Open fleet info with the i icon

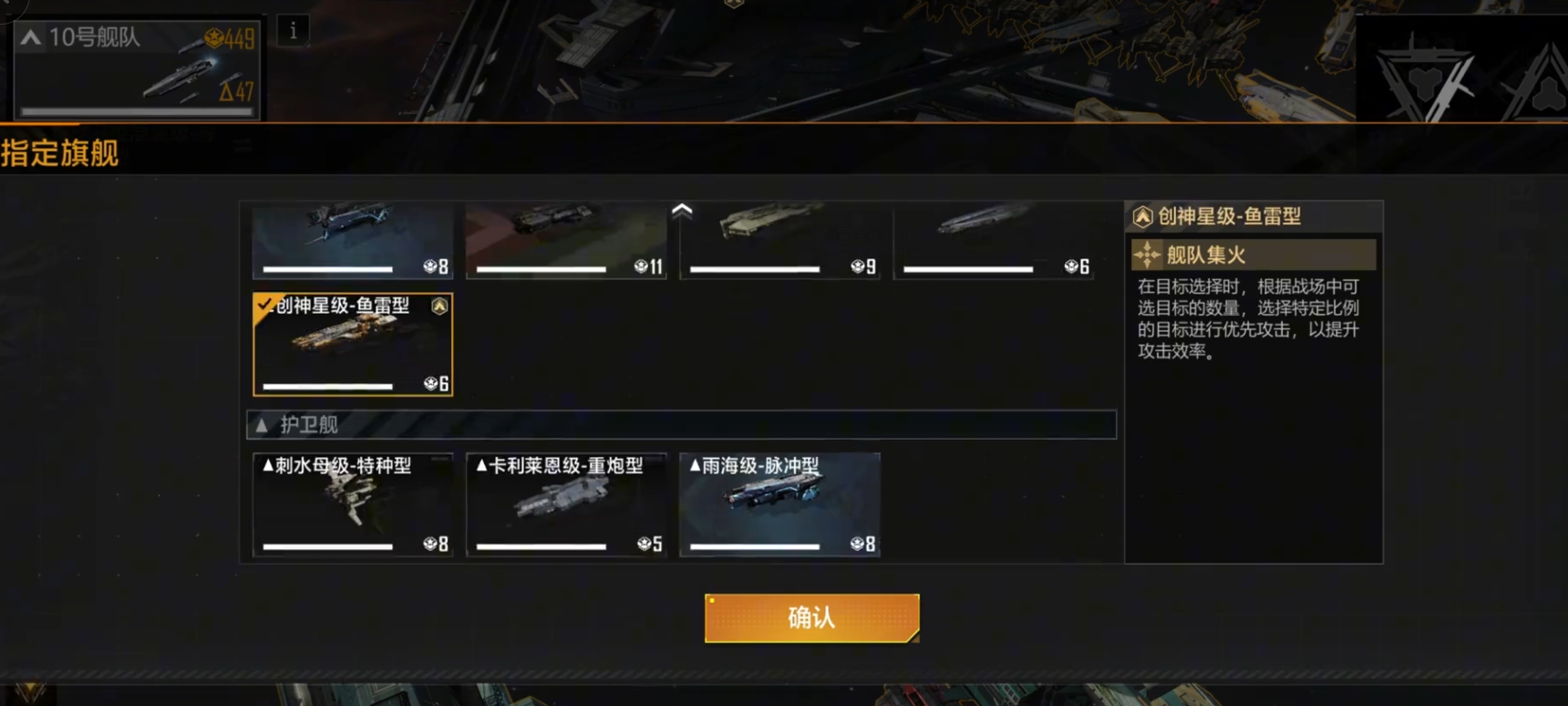(x=292, y=31)
